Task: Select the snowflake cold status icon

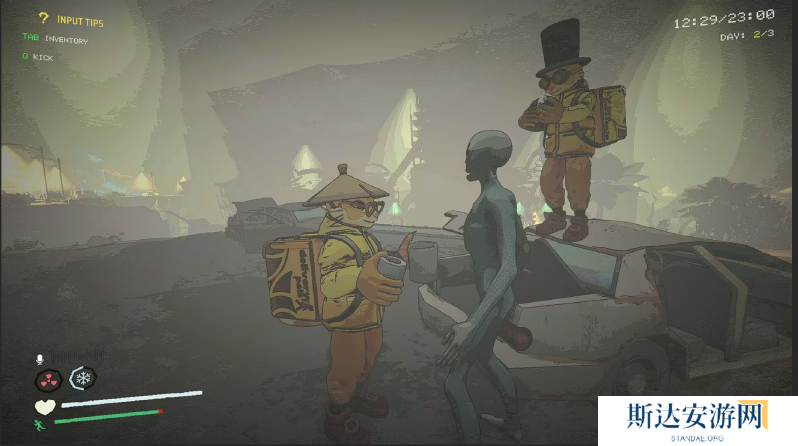Action: 81,378
